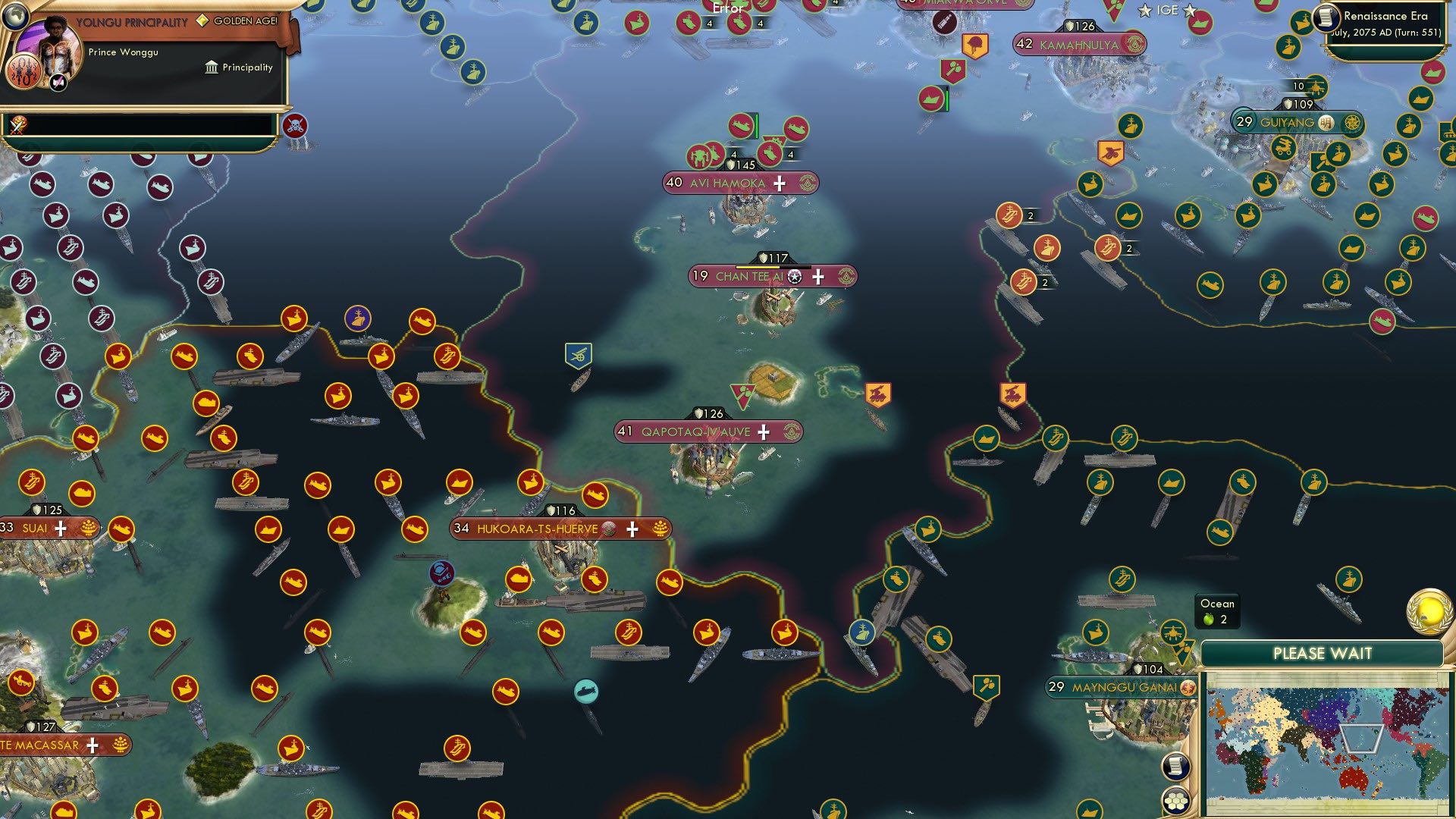The height and width of the screenshot is (819, 1456).
Task: Select the helicopter gunship icon near Mayynggu Ganai
Action: coord(1173,633)
